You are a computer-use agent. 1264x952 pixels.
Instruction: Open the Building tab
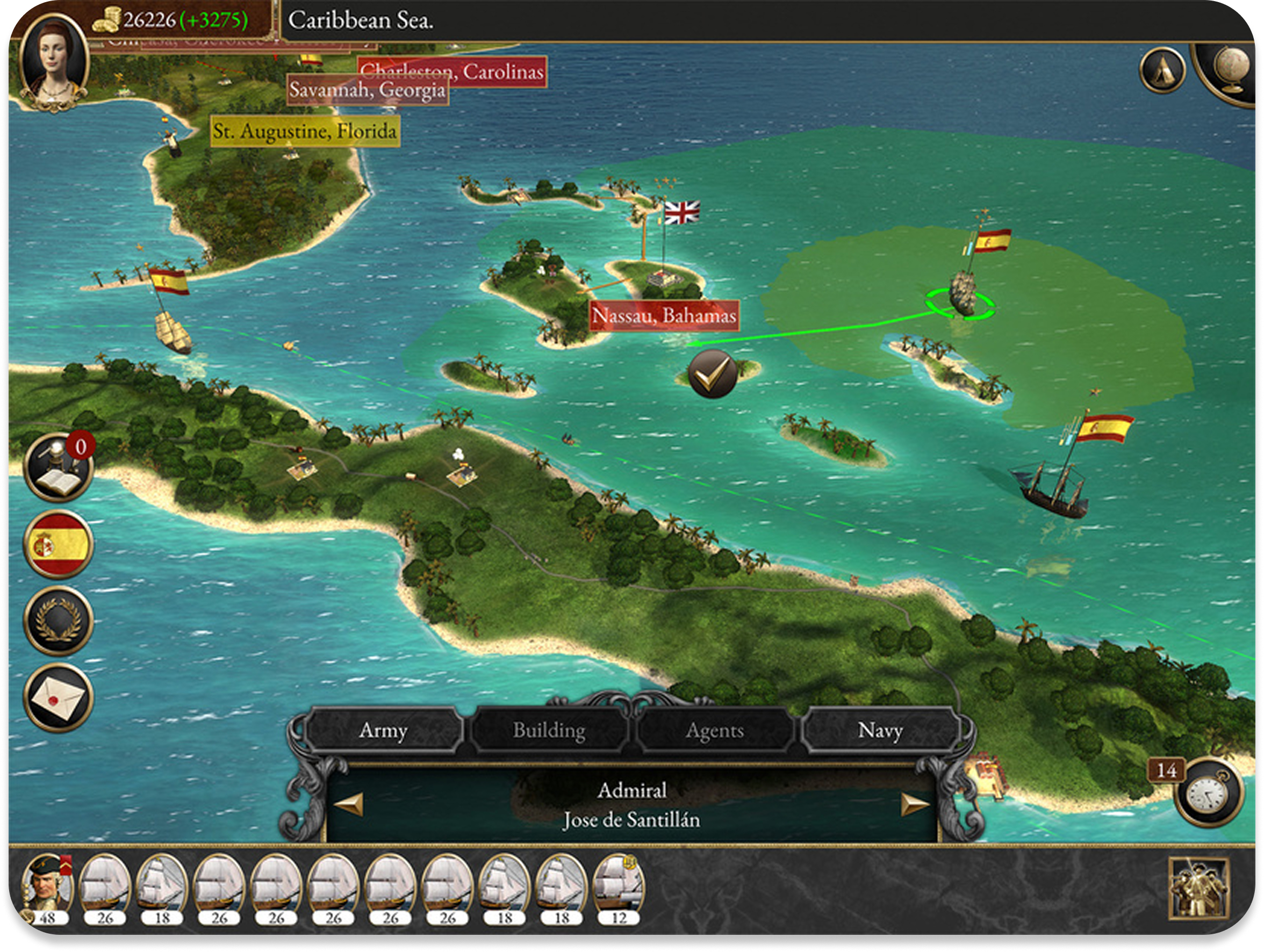pyautogui.click(x=549, y=730)
